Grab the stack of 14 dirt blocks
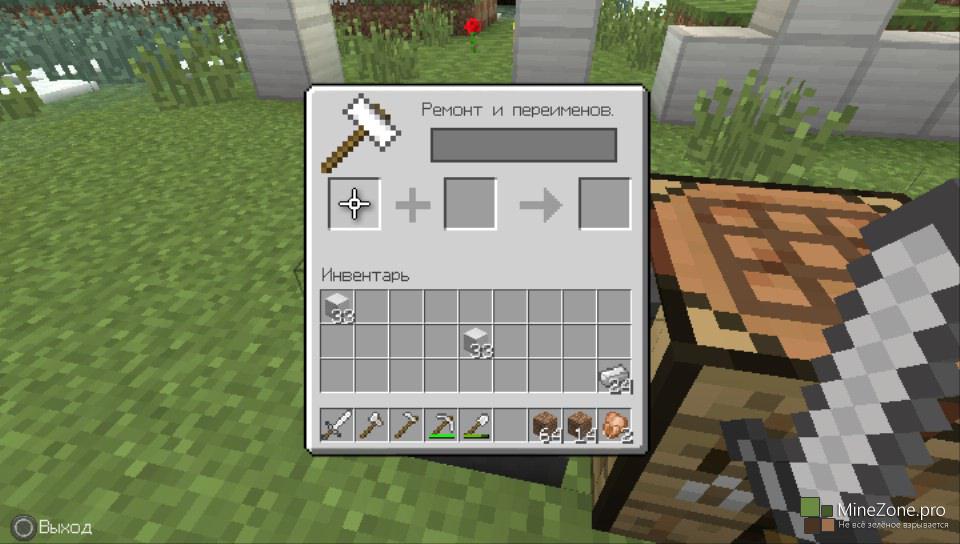960x544 pixels. tap(580, 427)
